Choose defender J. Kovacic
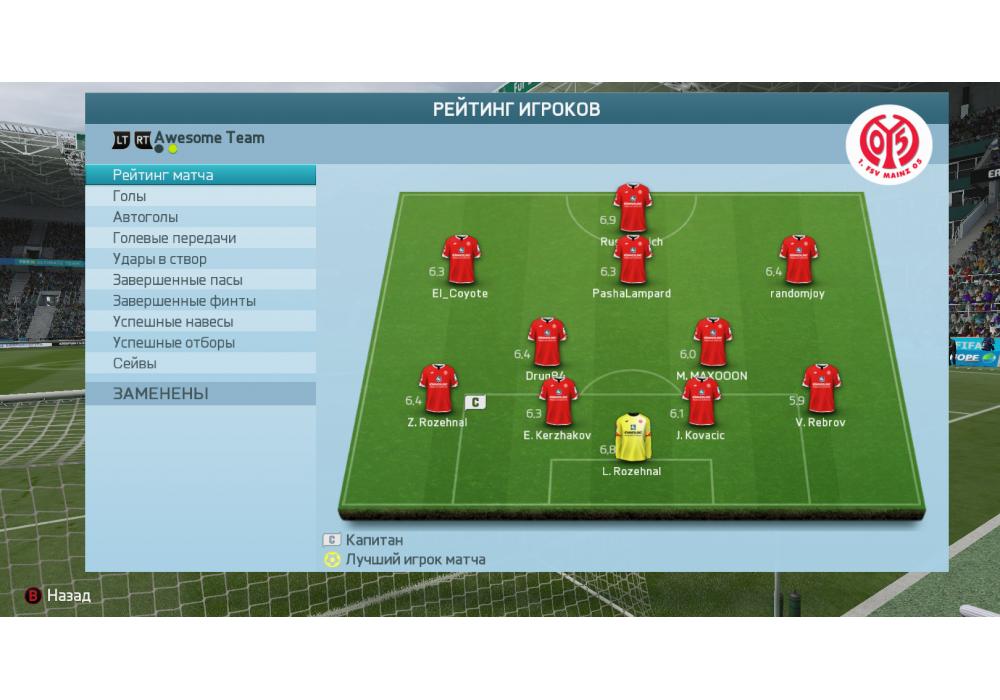Screen dimensions: 1000x700 pos(701,402)
